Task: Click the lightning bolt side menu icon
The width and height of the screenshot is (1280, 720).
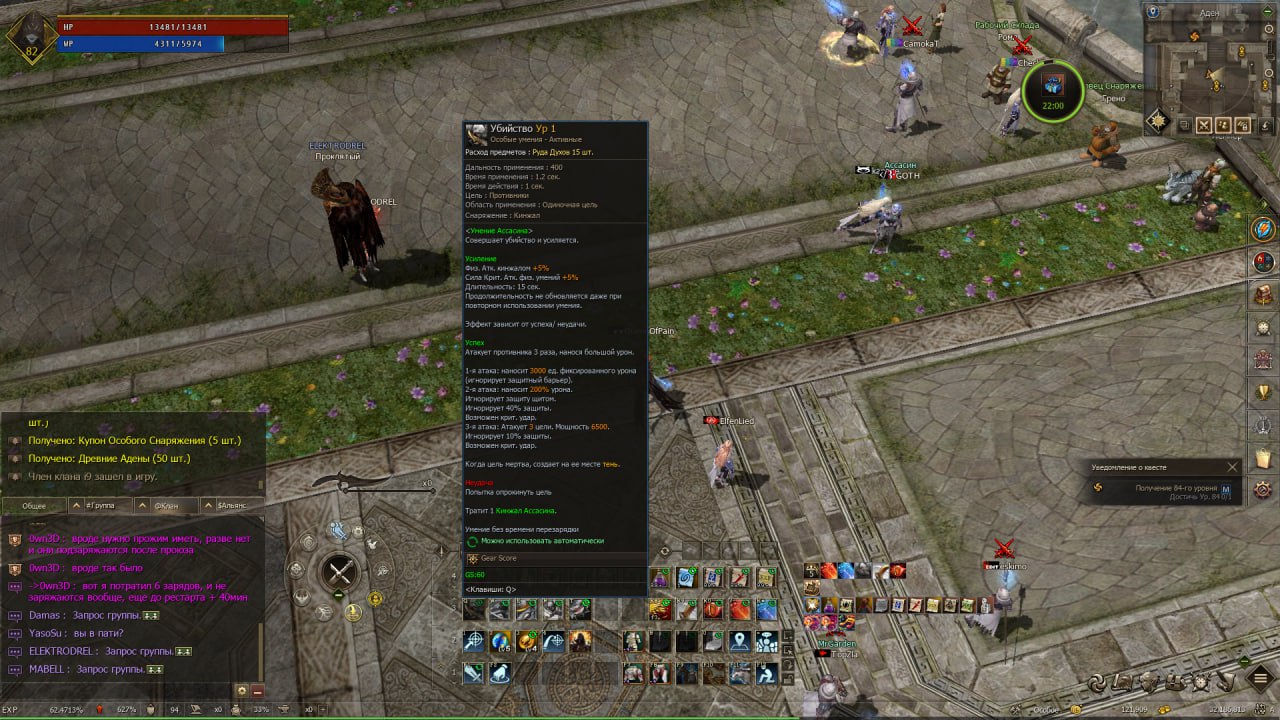Action: [x=1264, y=229]
